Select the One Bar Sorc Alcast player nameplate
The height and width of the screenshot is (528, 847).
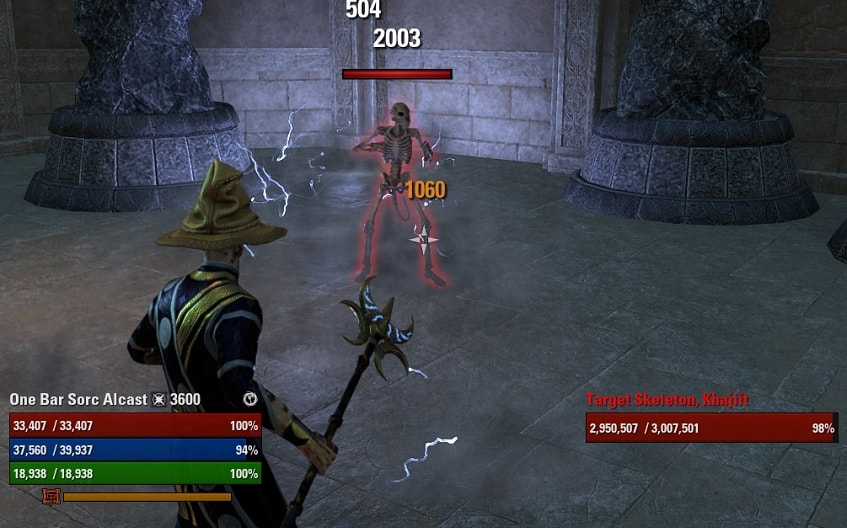pos(78,400)
